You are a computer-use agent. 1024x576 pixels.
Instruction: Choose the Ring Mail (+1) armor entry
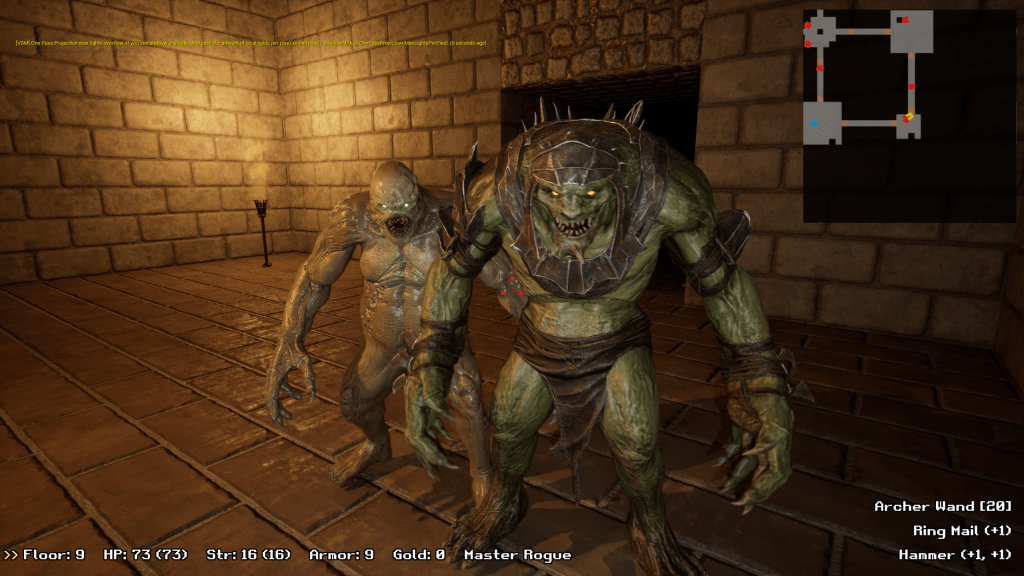pyautogui.click(x=962, y=531)
